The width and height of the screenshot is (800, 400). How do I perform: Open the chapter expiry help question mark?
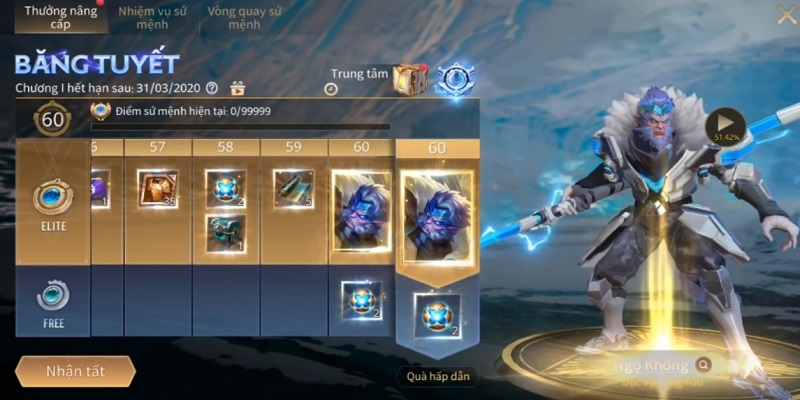[x=211, y=88]
